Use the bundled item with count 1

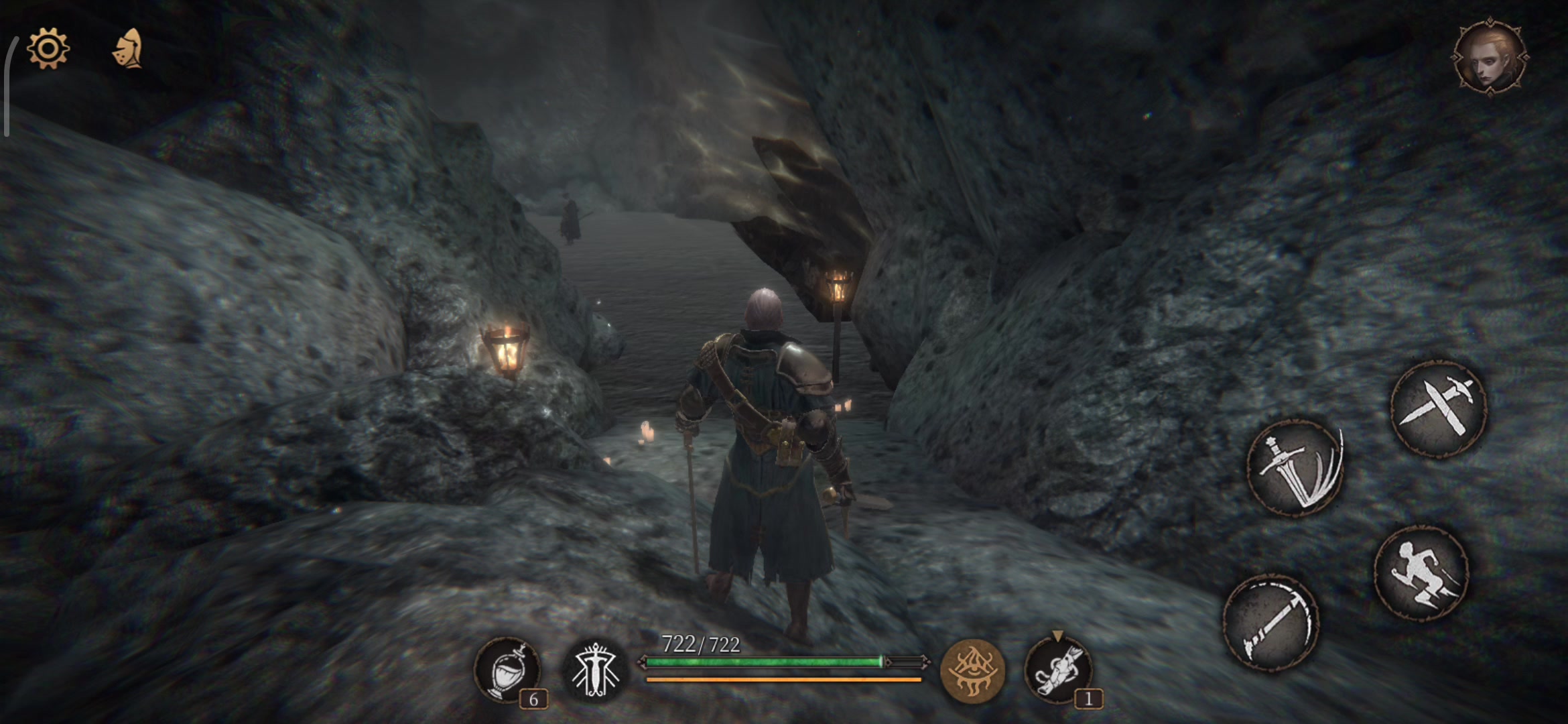pyautogui.click(x=1058, y=670)
